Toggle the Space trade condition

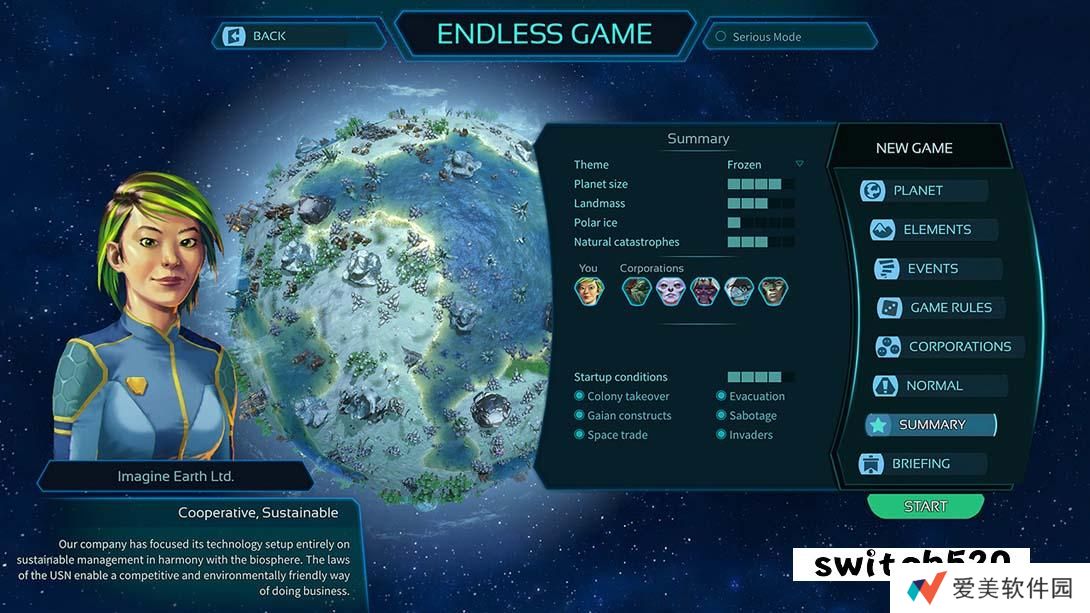point(580,434)
